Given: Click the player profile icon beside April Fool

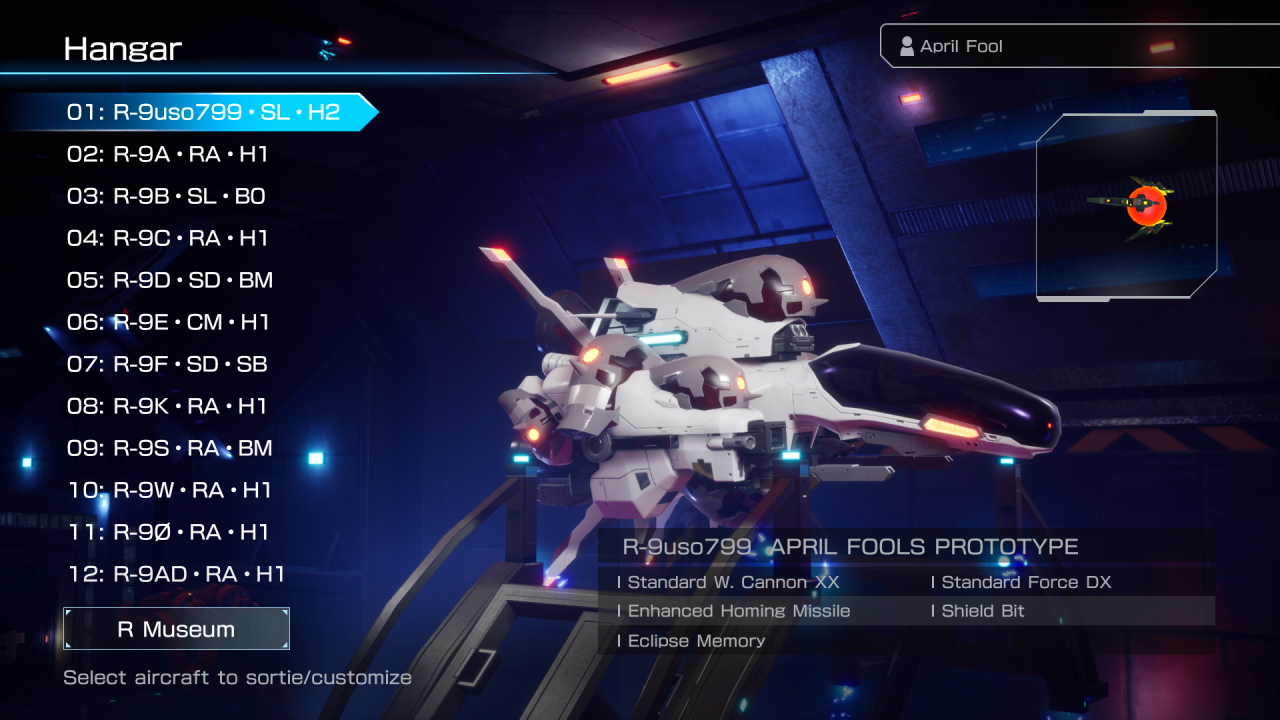Looking at the screenshot, I should click(906, 45).
